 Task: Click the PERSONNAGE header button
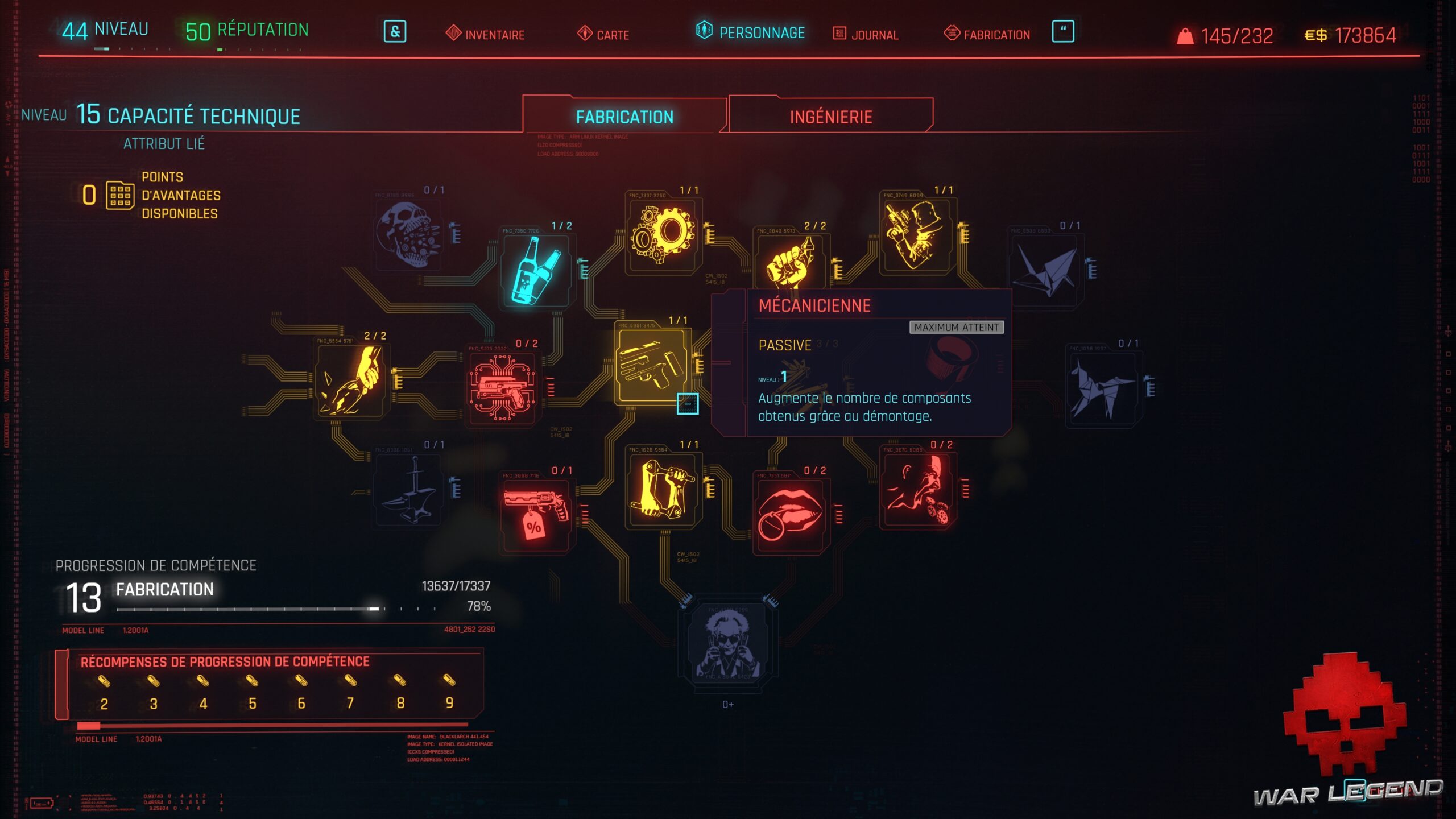tap(762, 34)
